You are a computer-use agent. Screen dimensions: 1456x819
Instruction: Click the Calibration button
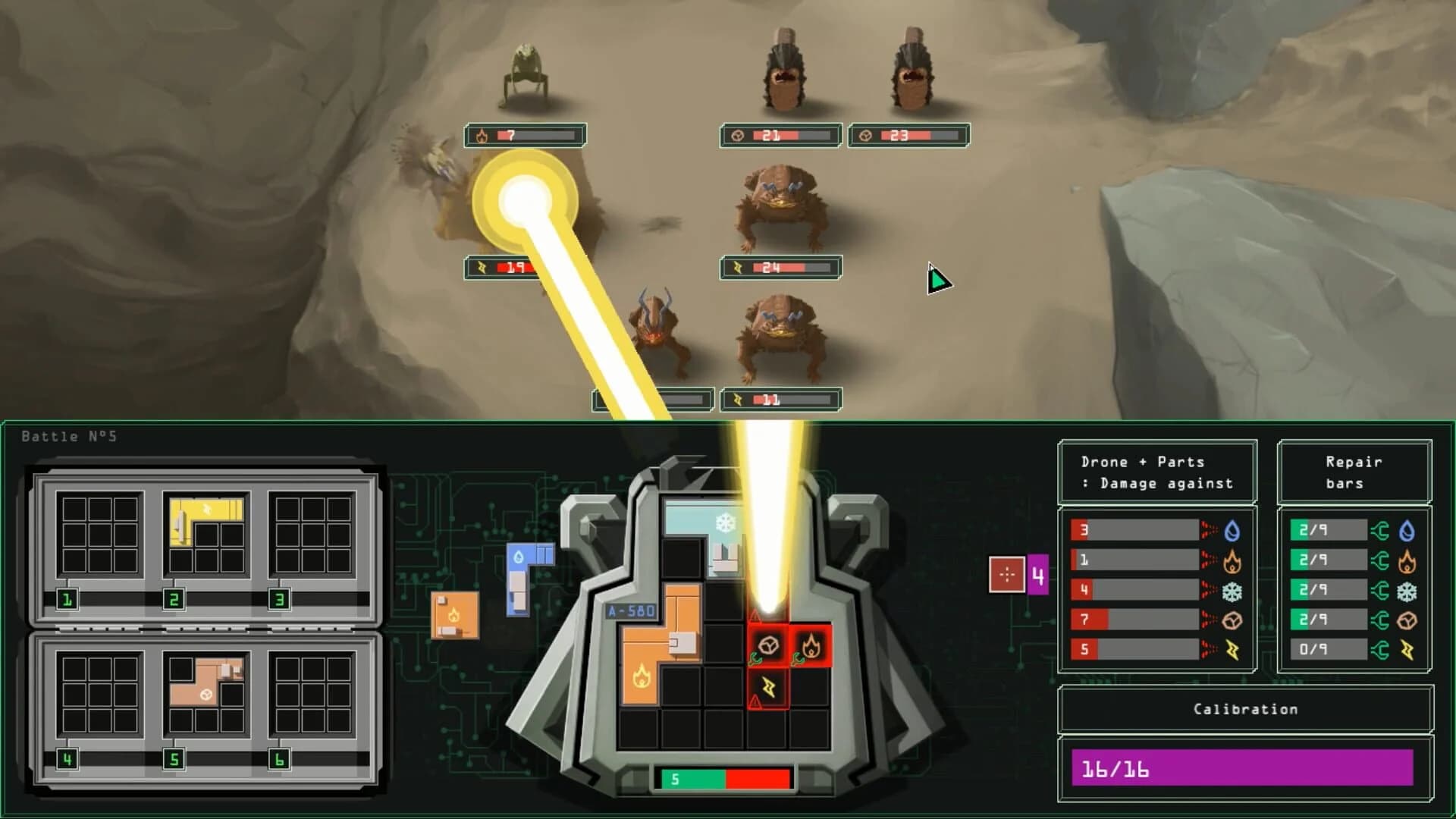pos(1244,708)
